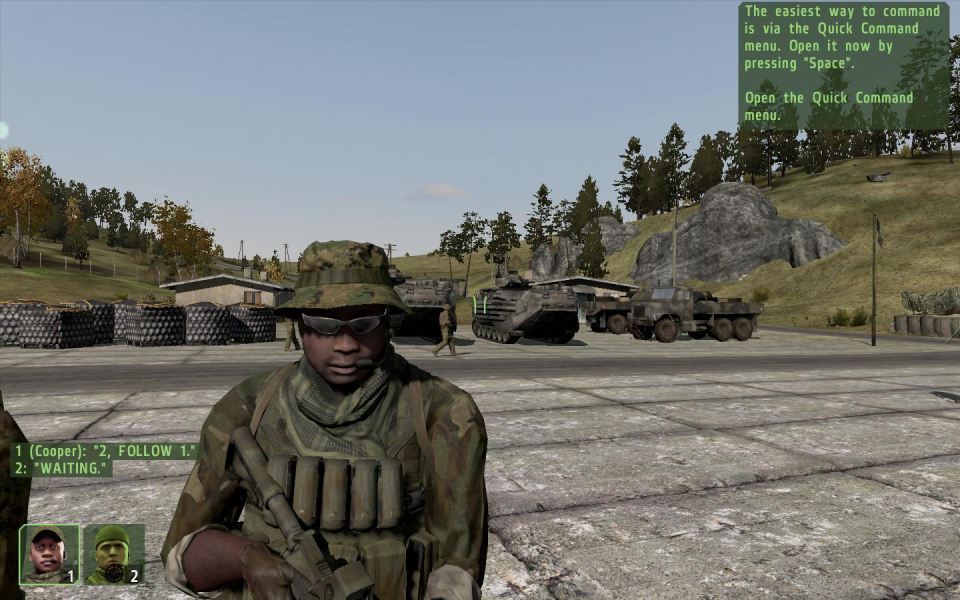Select squad member 2 masked portrait
This screenshot has width=960, height=600.
pos(113,554)
